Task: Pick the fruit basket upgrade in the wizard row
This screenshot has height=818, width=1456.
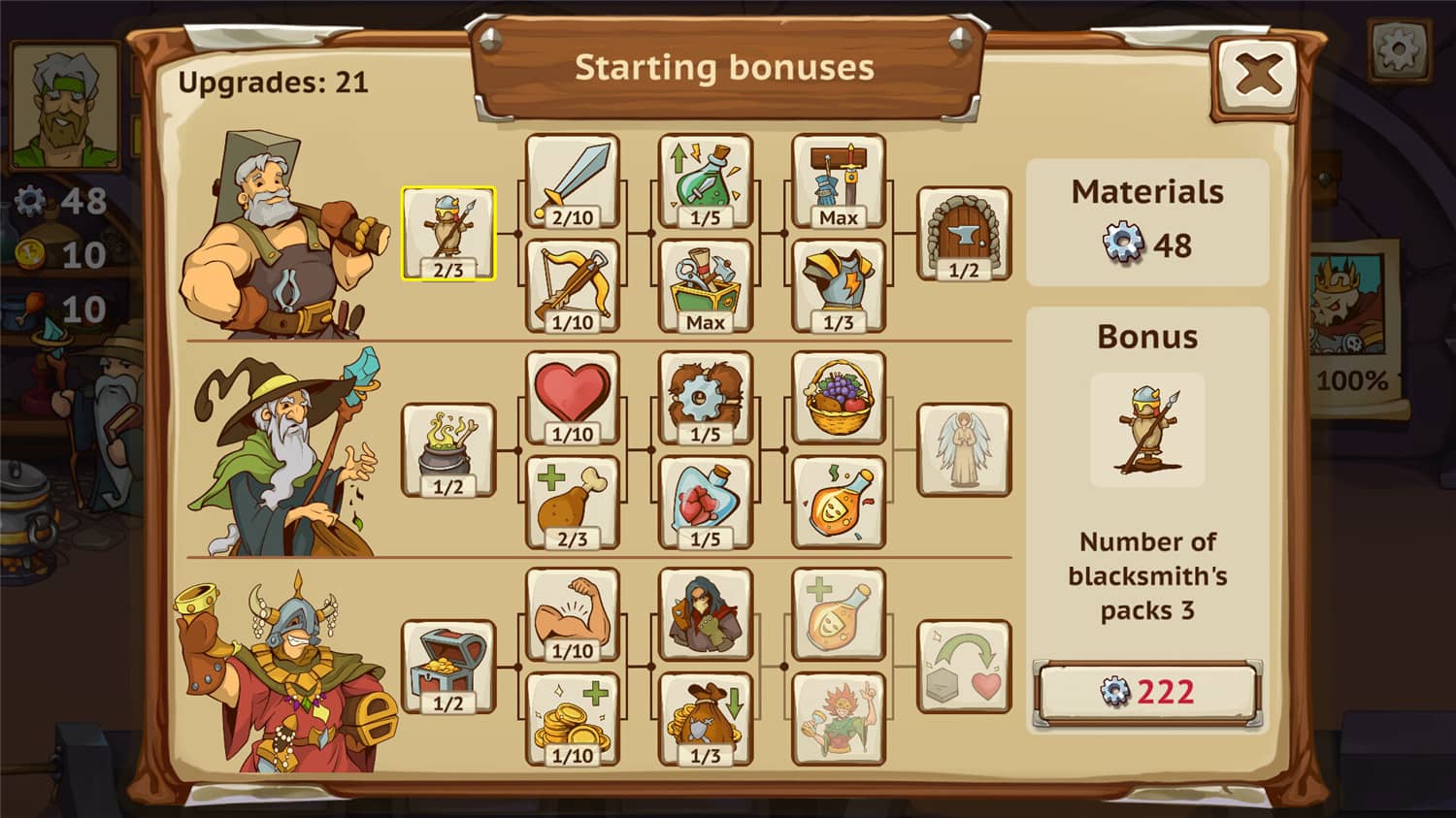Action: click(839, 398)
